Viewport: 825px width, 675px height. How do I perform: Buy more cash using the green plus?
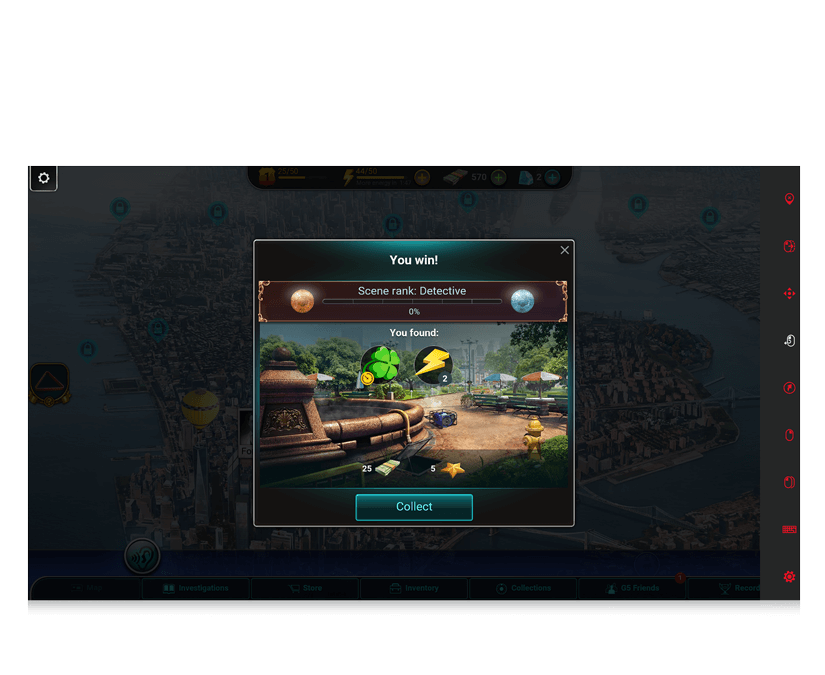(498, 177)
